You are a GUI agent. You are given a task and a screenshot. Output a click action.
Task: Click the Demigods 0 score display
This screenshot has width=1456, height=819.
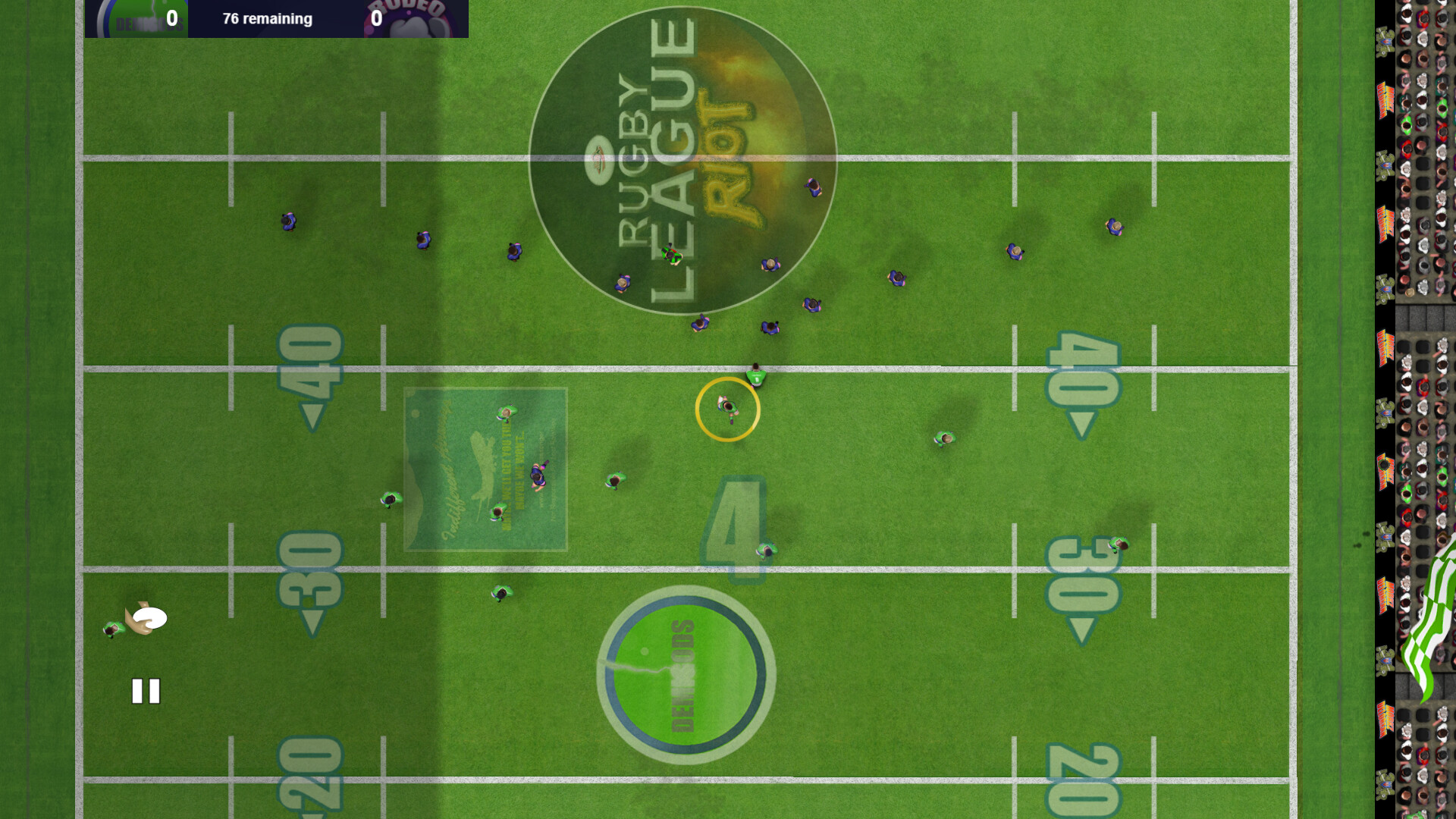pos(172,17)
